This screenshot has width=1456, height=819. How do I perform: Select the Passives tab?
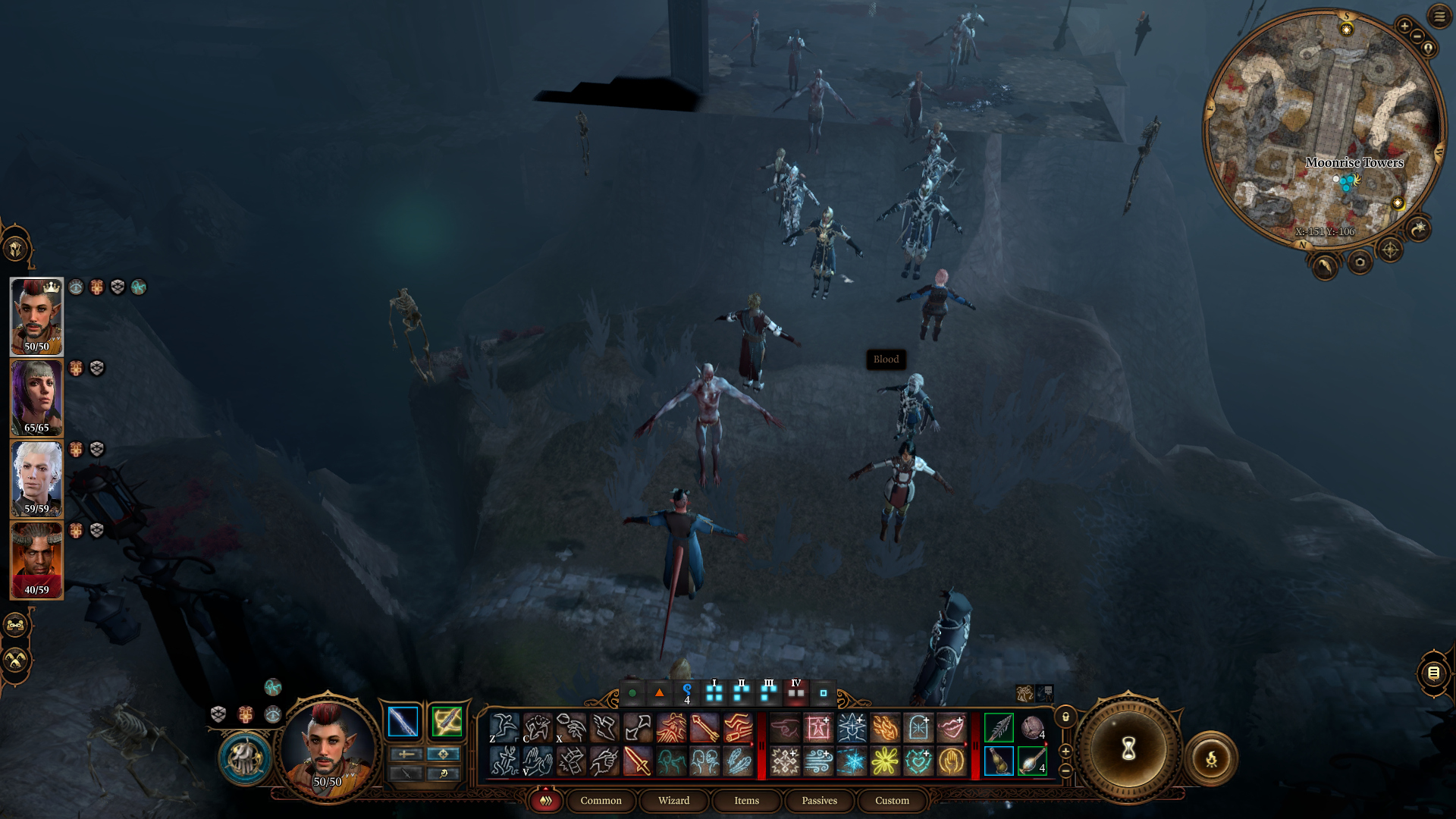(819, 801)
